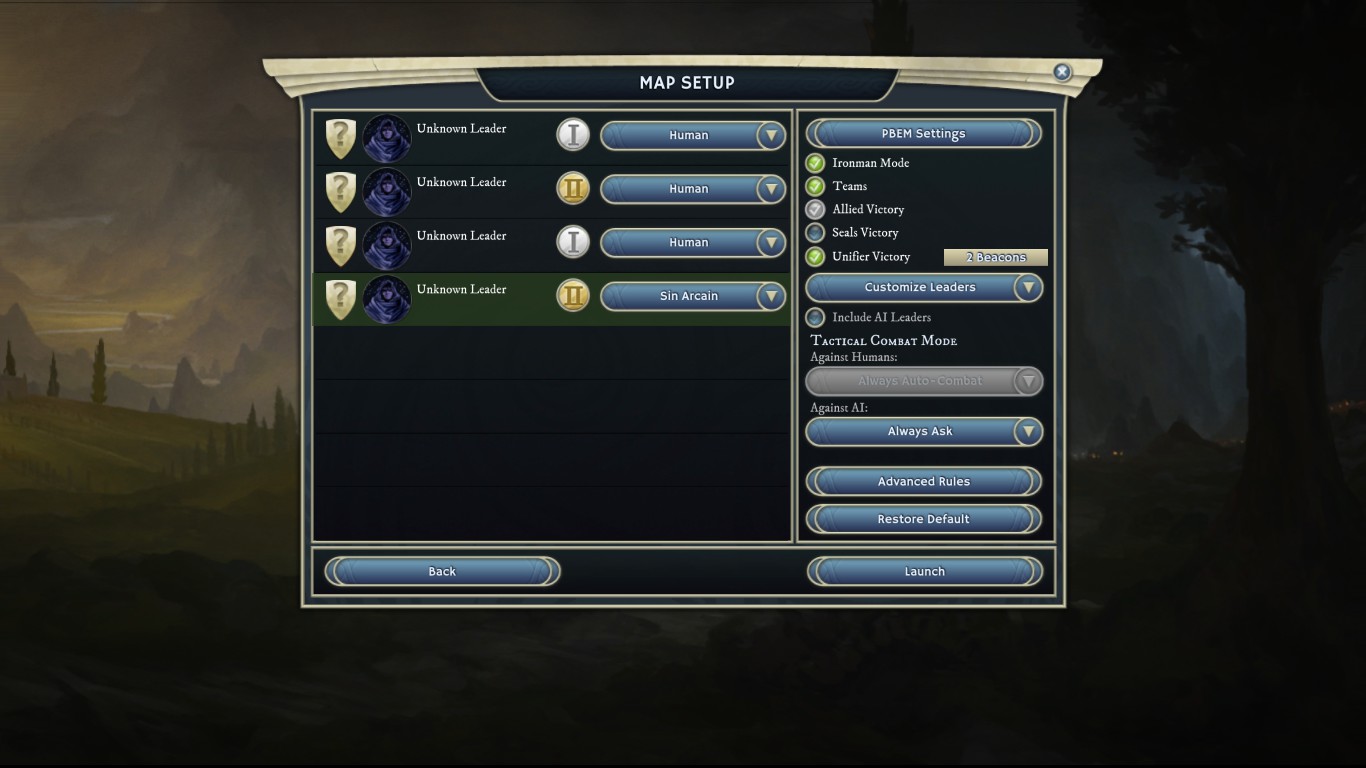Toggle the Teams checkbox
The height and width of the screenshot is (768, 1366).
[815, 186]
